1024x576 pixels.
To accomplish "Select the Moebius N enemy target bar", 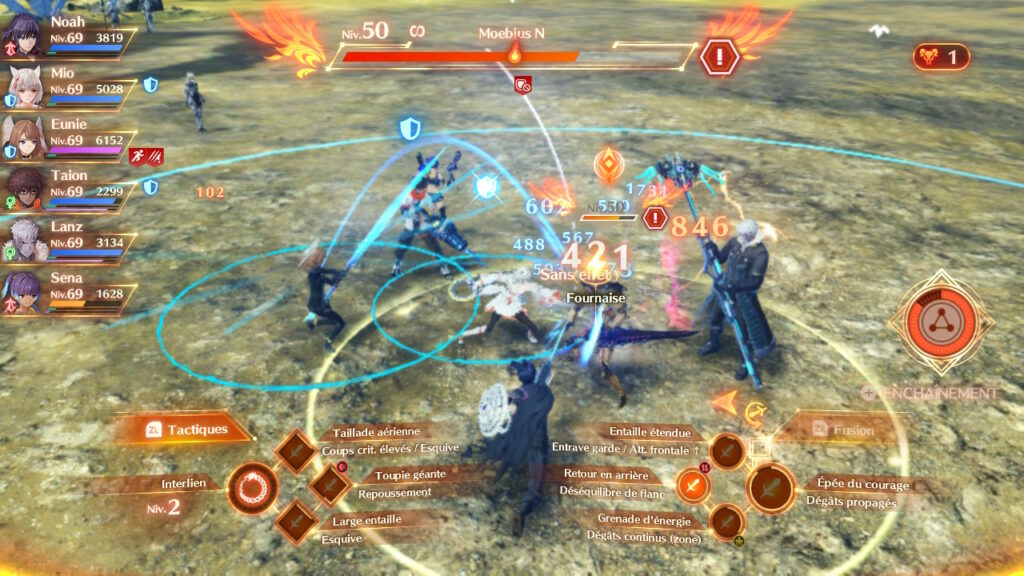I will click(x=510, y=56).
